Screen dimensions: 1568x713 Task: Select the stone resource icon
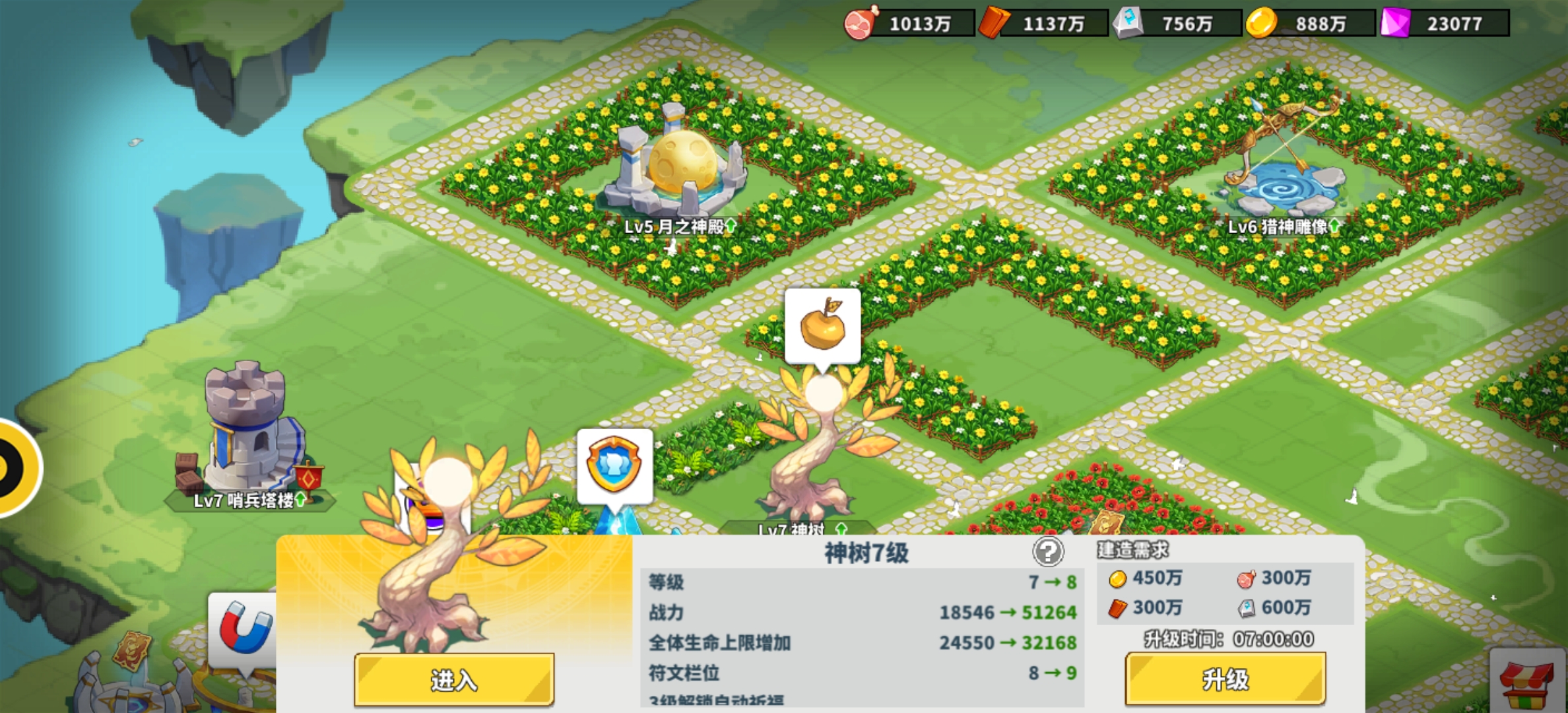point(1130,21)
